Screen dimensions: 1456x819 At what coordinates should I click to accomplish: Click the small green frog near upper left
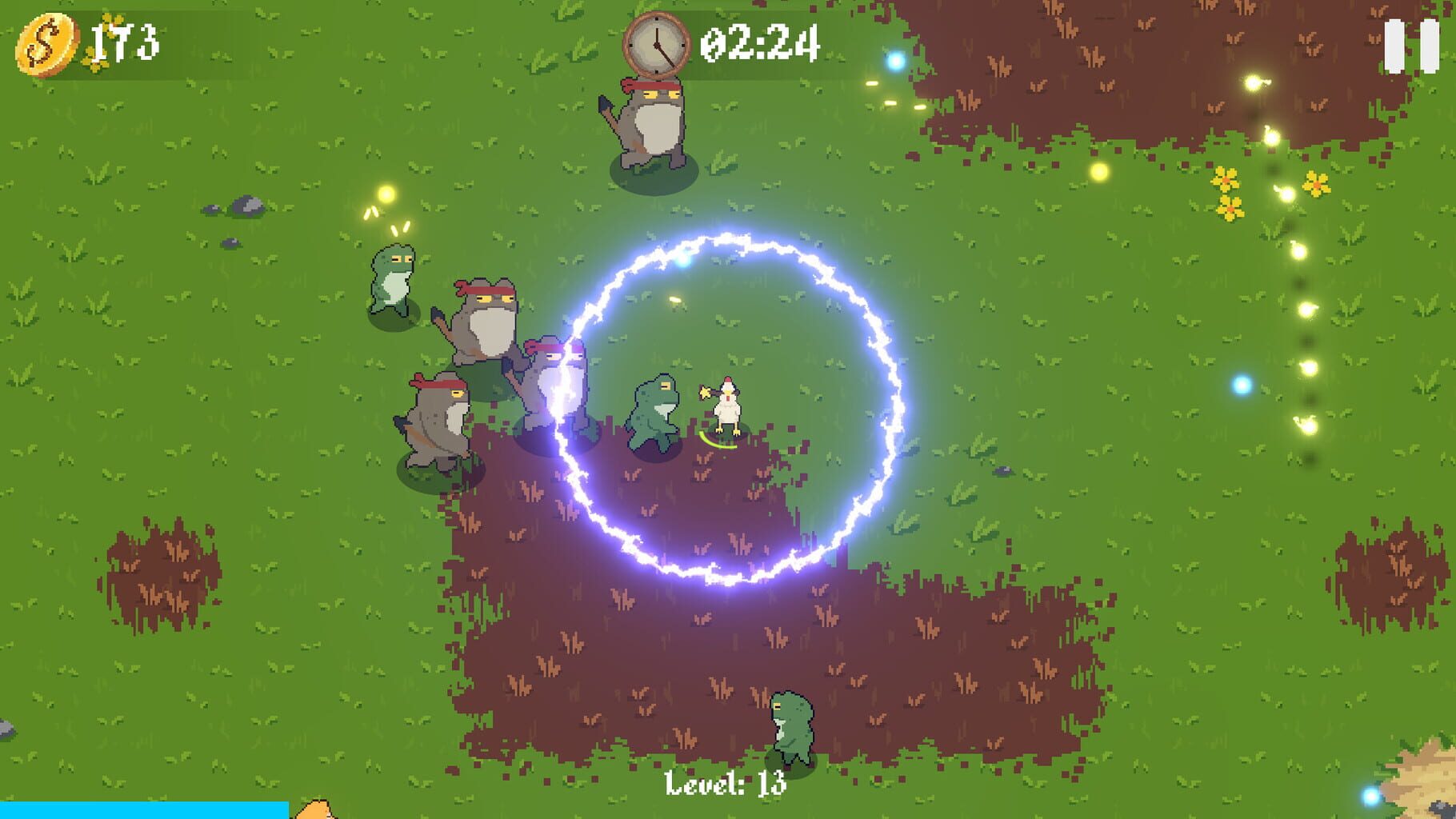[x=392, y=280]
